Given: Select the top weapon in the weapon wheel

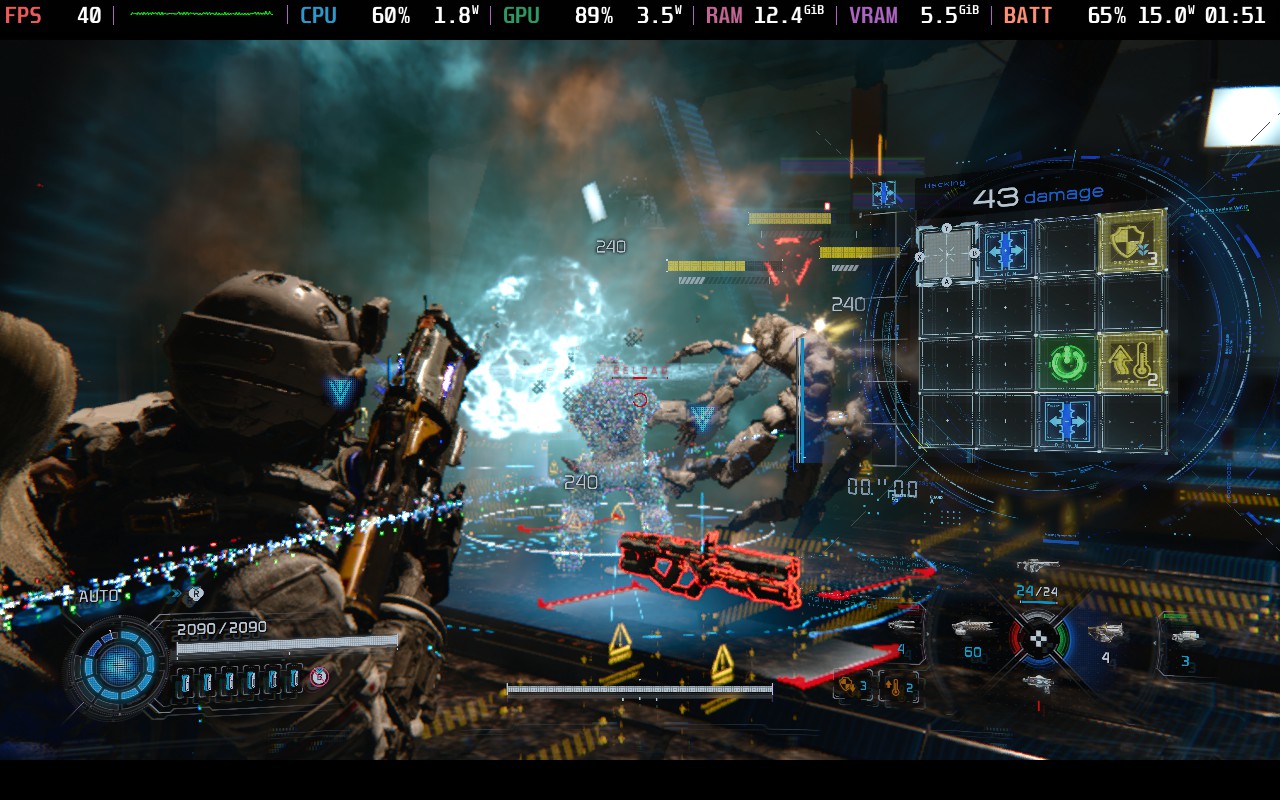Looking at the screenshot, I should tap(1037, 567).
